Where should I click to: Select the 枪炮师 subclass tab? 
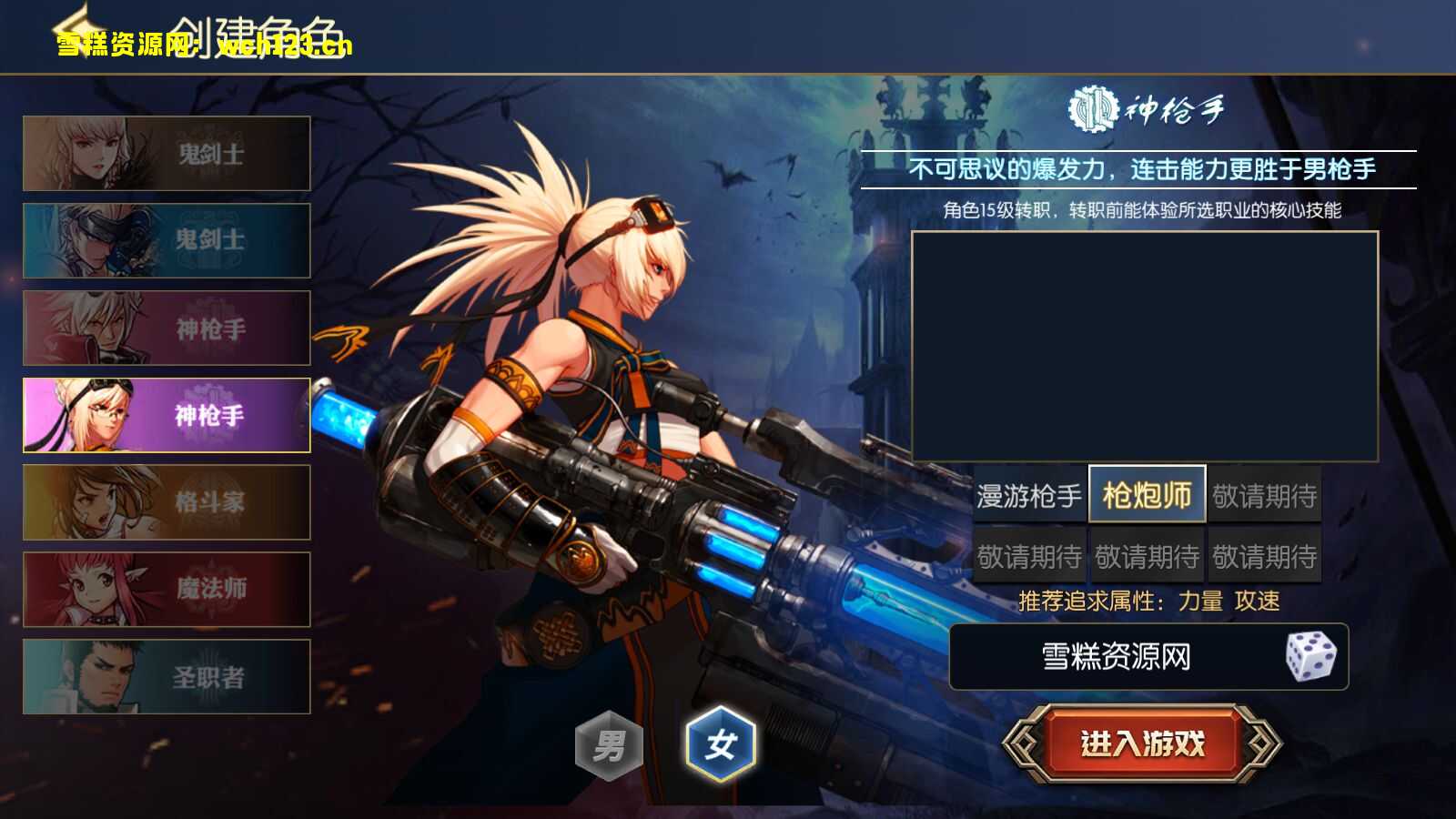[1148, 496]
